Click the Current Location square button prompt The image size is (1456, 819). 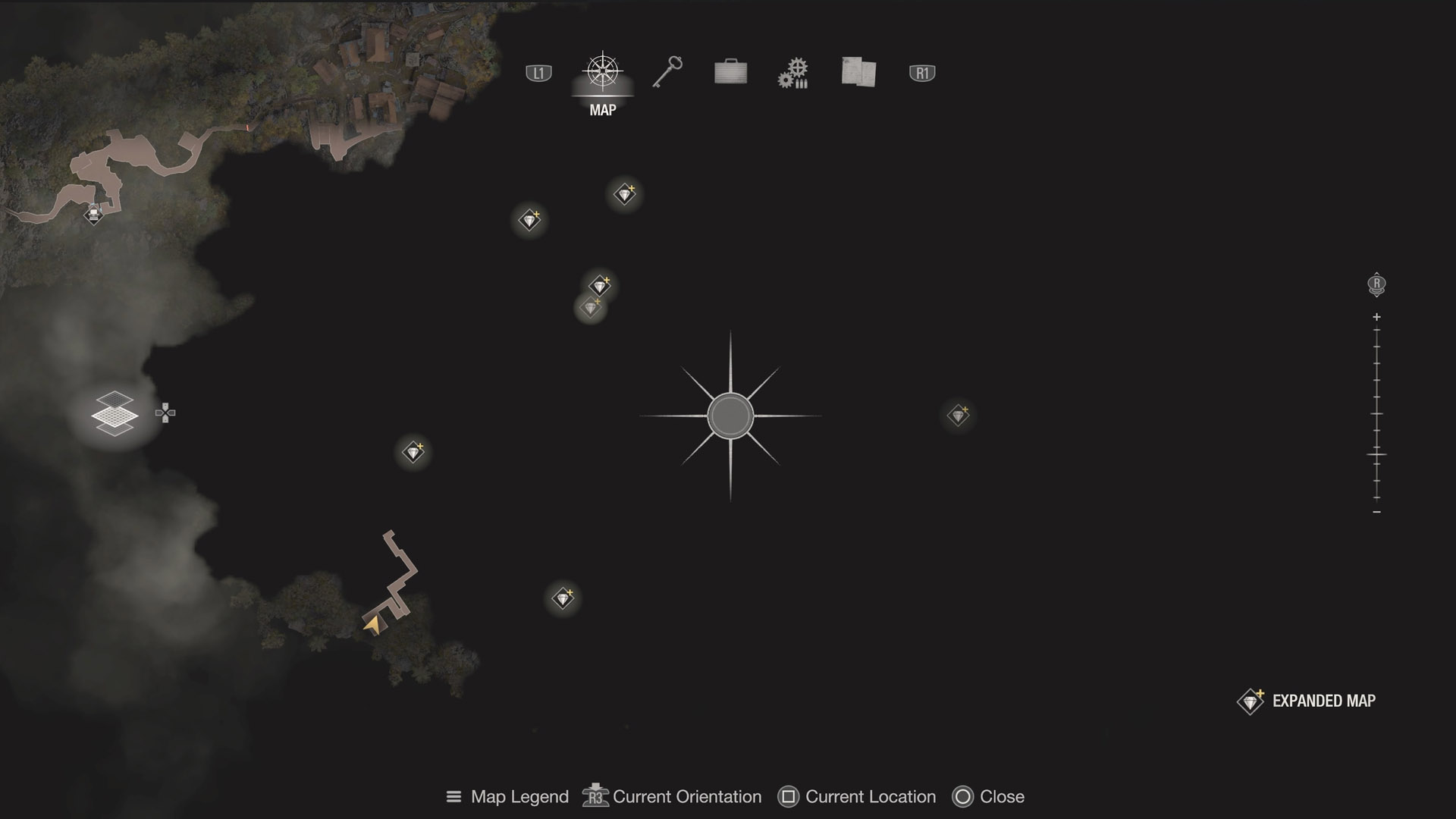coord(789,796)
